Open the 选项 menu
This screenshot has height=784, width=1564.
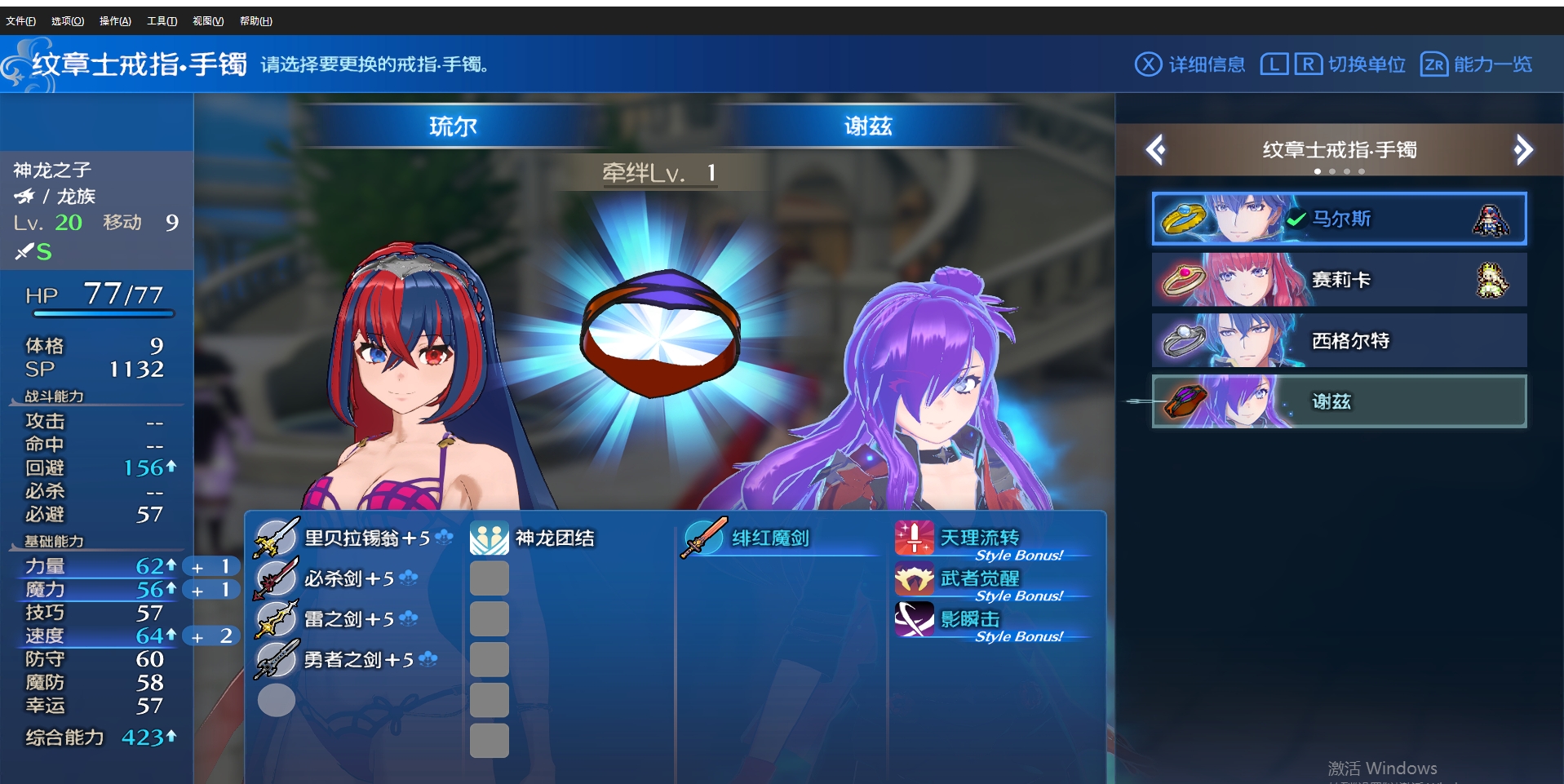coord(66,20)
